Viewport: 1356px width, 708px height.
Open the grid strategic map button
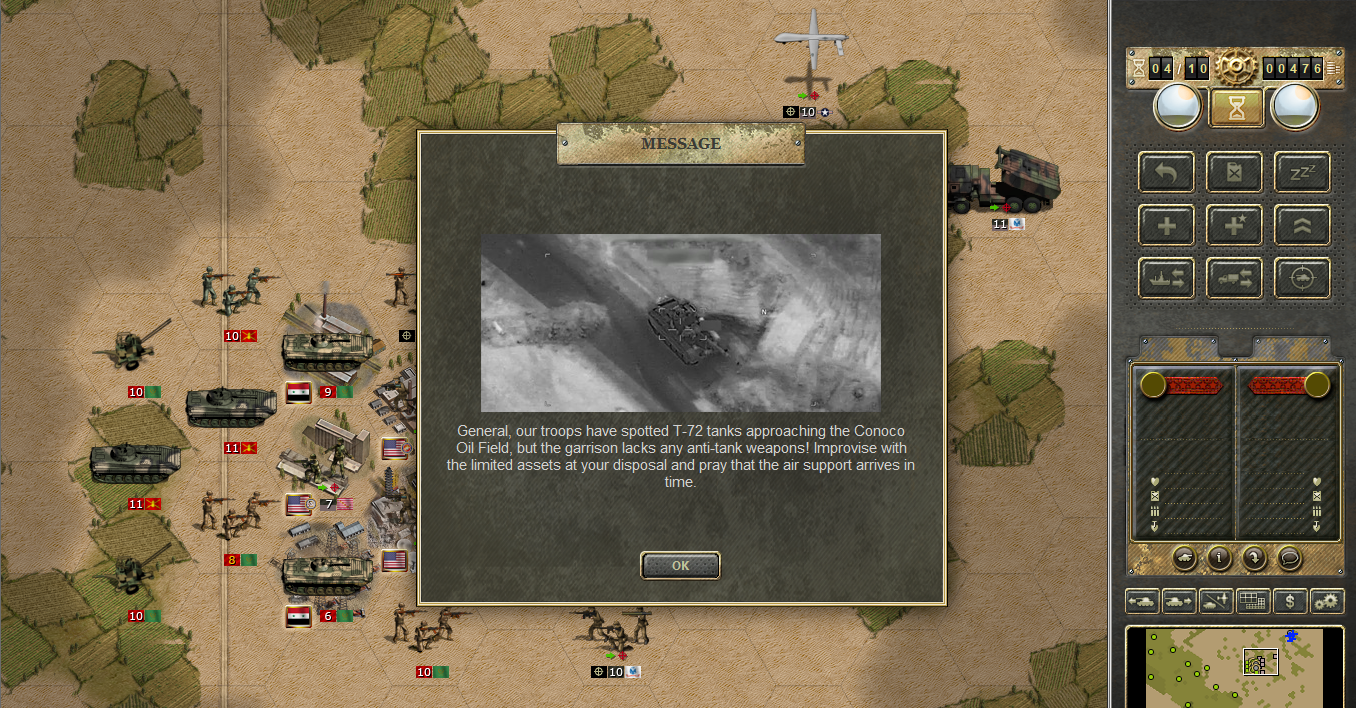coord(1253,602)
